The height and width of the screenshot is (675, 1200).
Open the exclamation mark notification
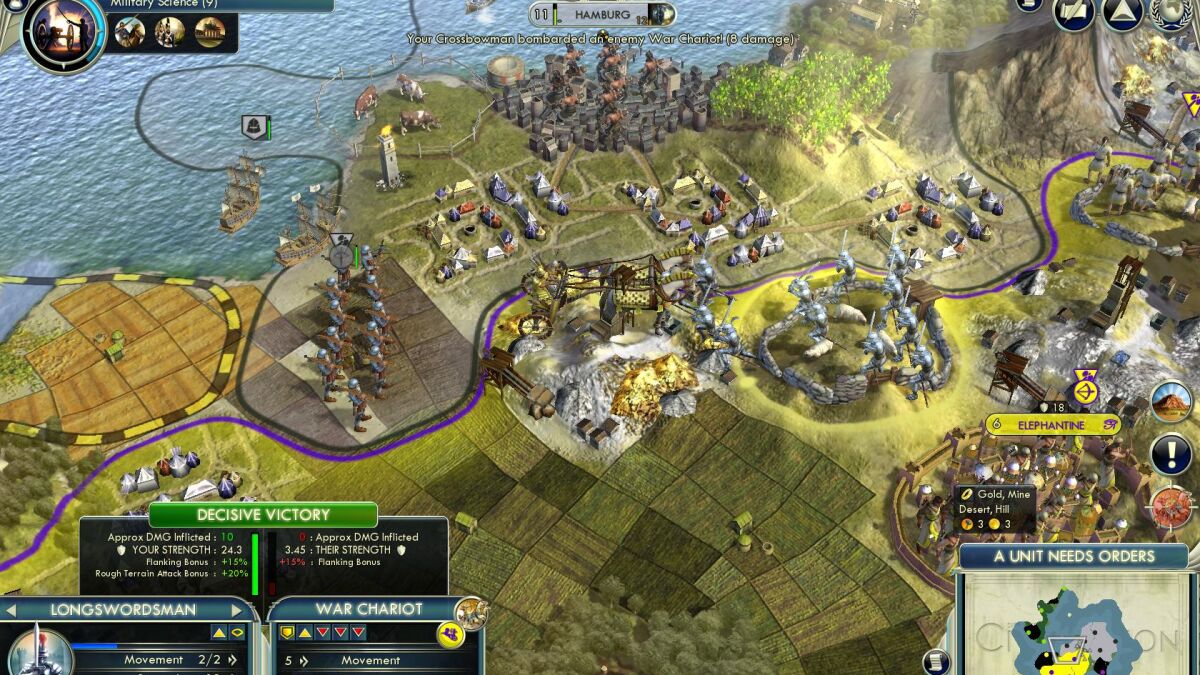[x=1171, y=455]
